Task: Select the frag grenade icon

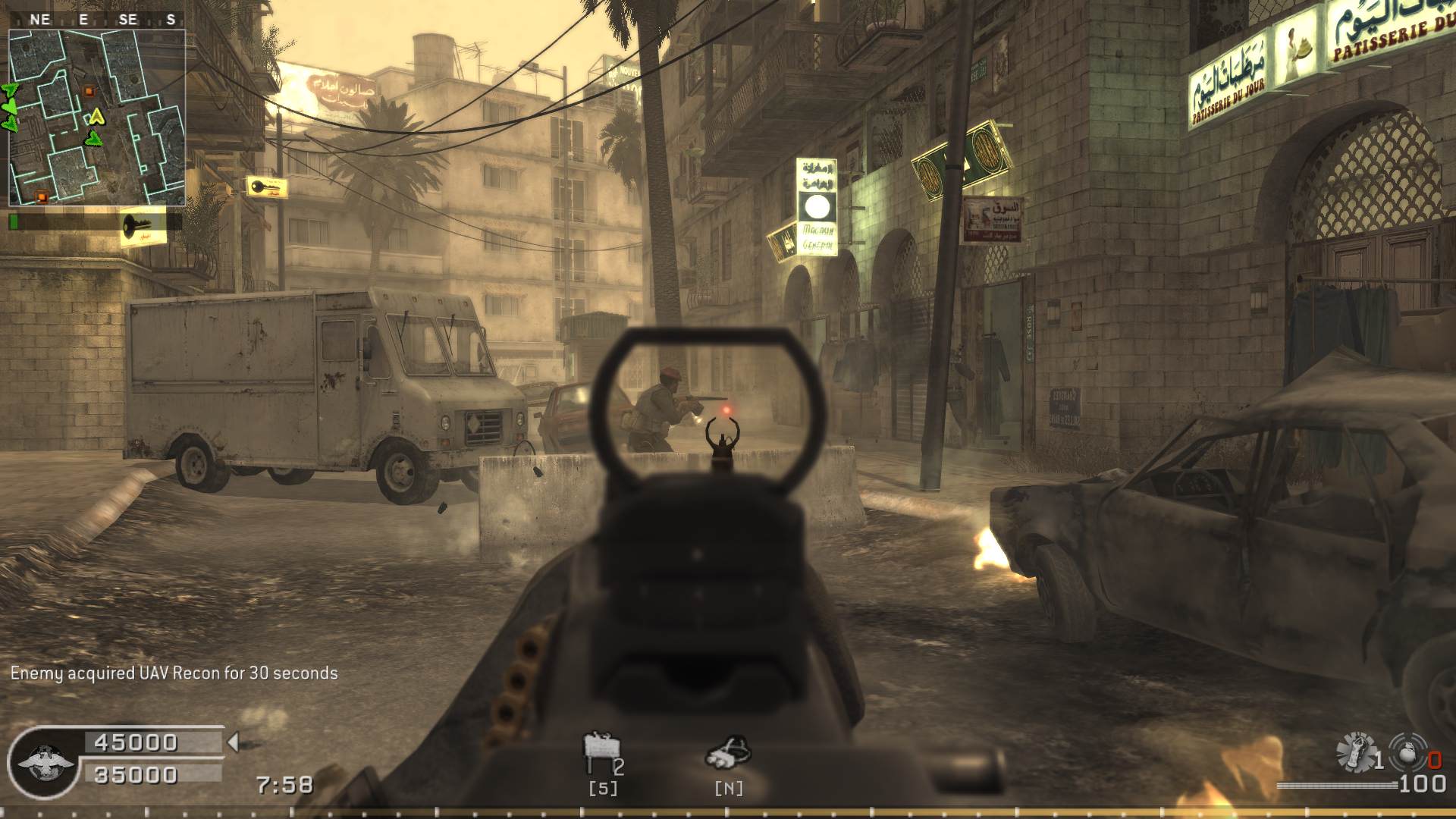Action: tap(1410, 752)
